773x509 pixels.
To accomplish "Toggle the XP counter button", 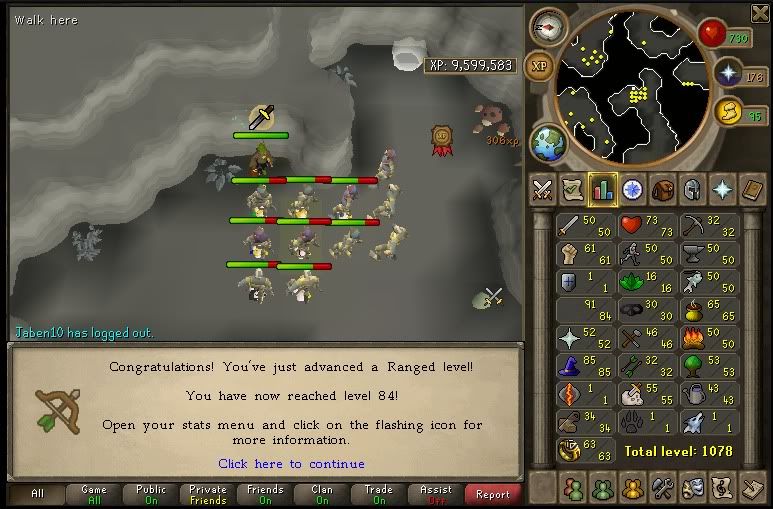I will pos(539,65).
